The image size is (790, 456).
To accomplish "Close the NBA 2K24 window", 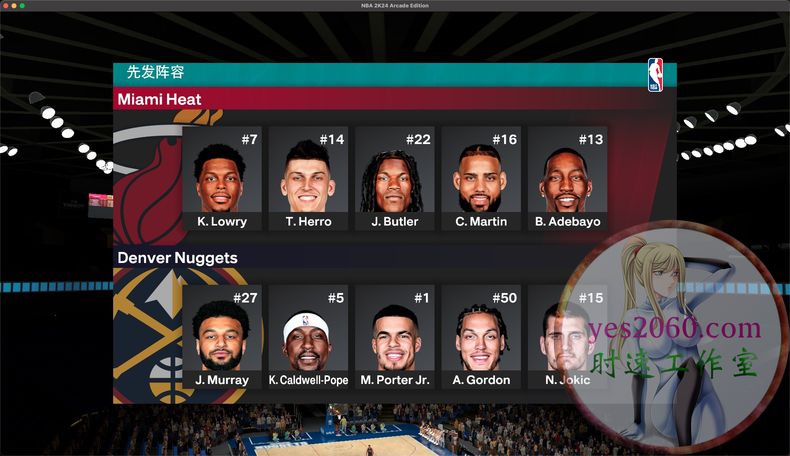I will pyautogui.click(x=6, y=6).
